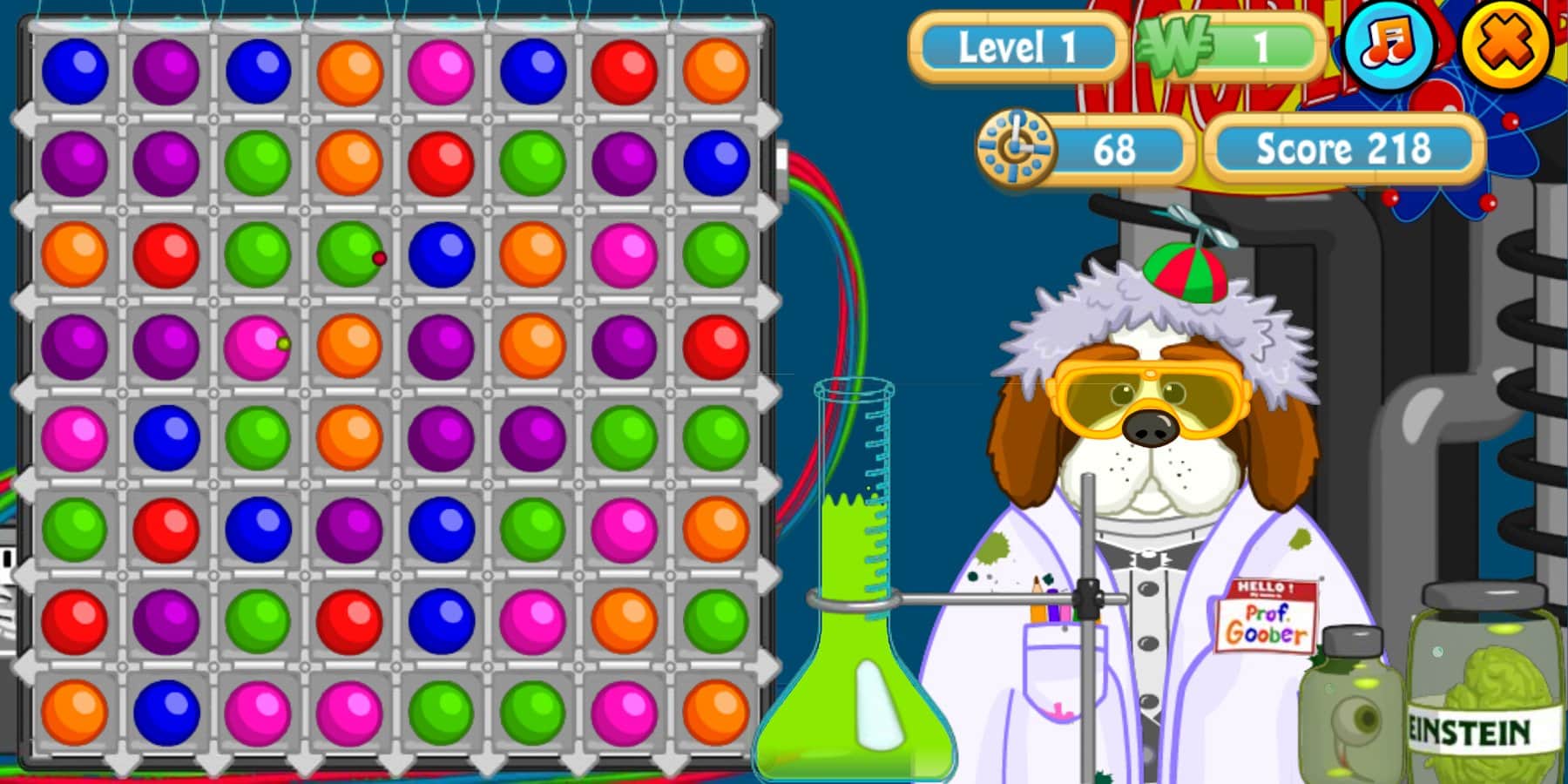The image size is (1568, 784).
Task: Select the green marble with the small red dot
Action: (x=348, y=253)
